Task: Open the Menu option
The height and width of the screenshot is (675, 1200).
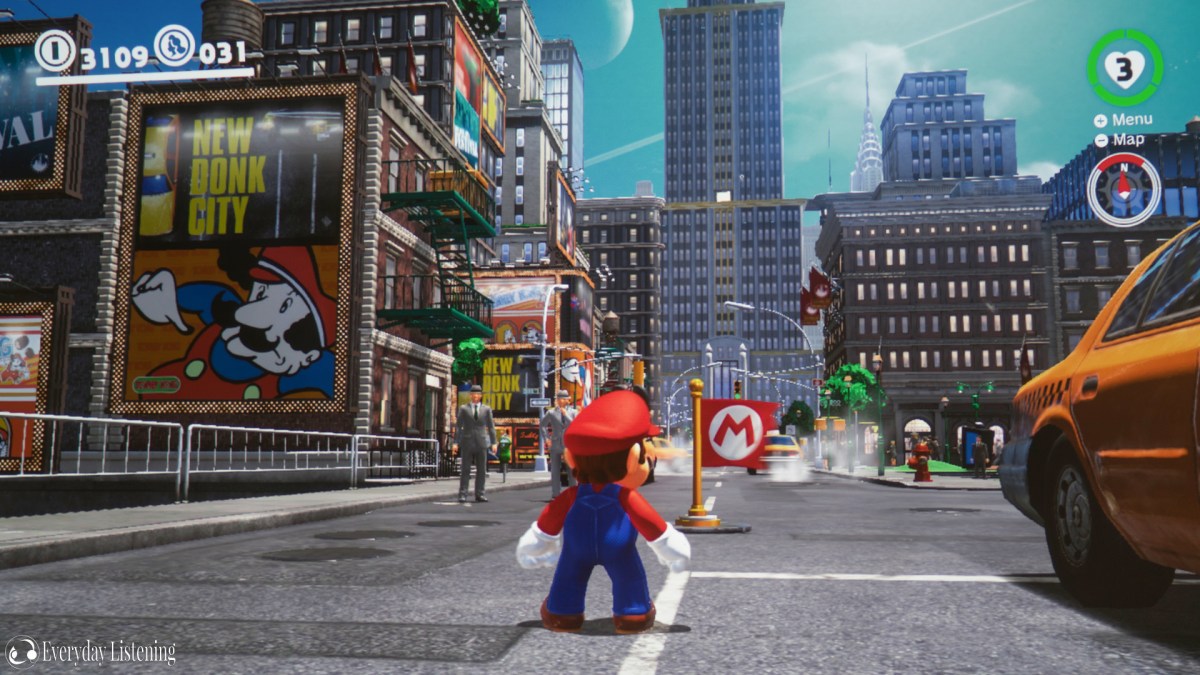Action: coord(1123,120)
